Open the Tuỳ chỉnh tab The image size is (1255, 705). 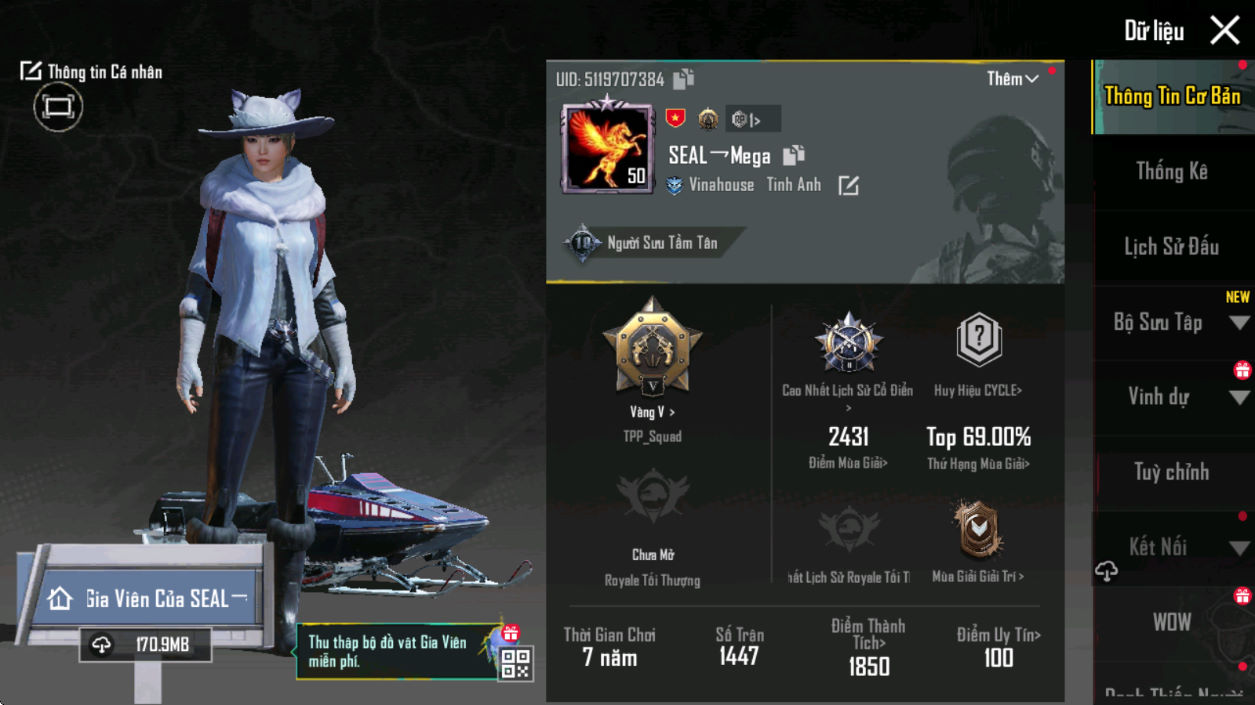tap(1171, 472)
